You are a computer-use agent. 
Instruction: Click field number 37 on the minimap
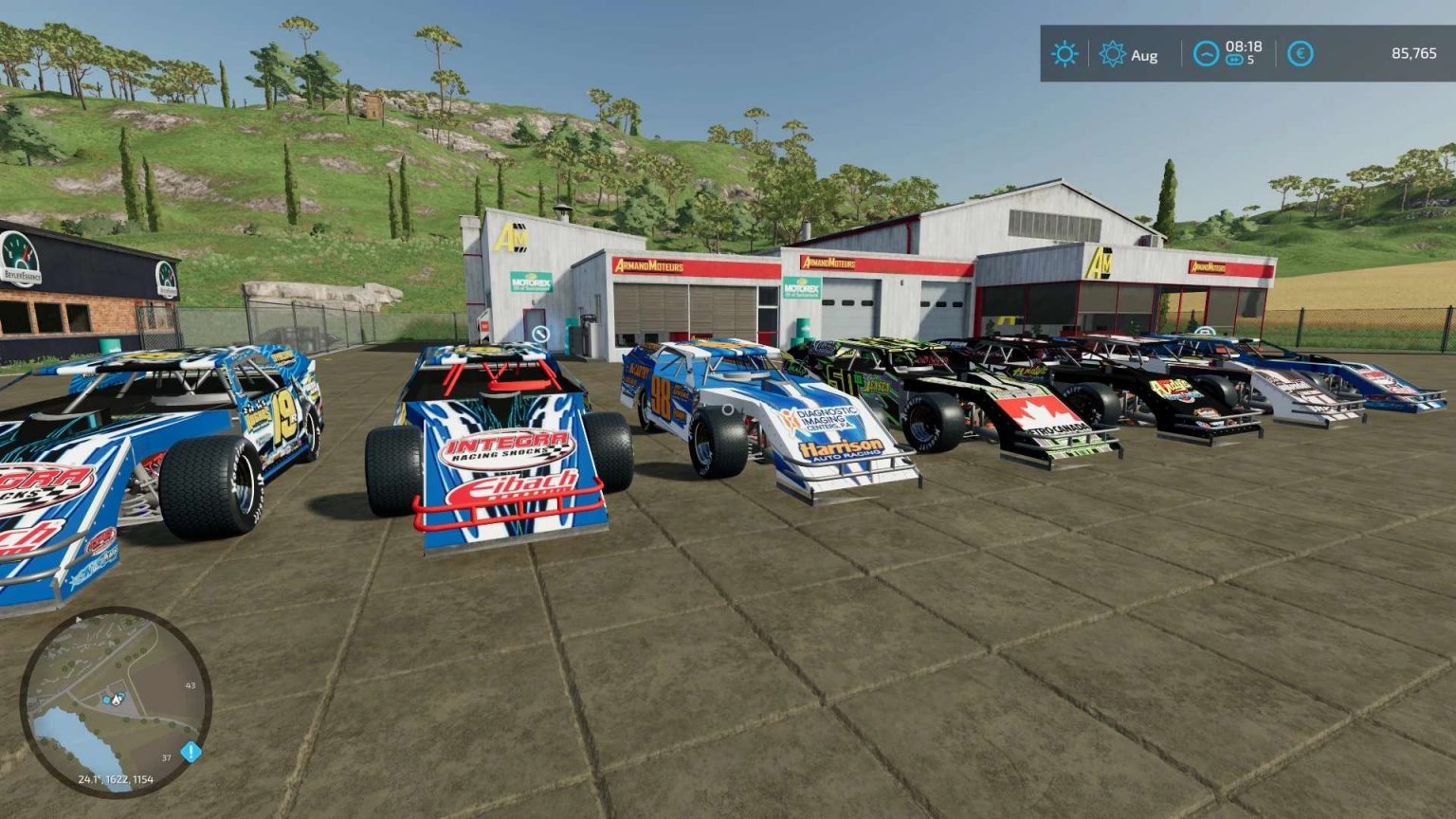(167, 757)
